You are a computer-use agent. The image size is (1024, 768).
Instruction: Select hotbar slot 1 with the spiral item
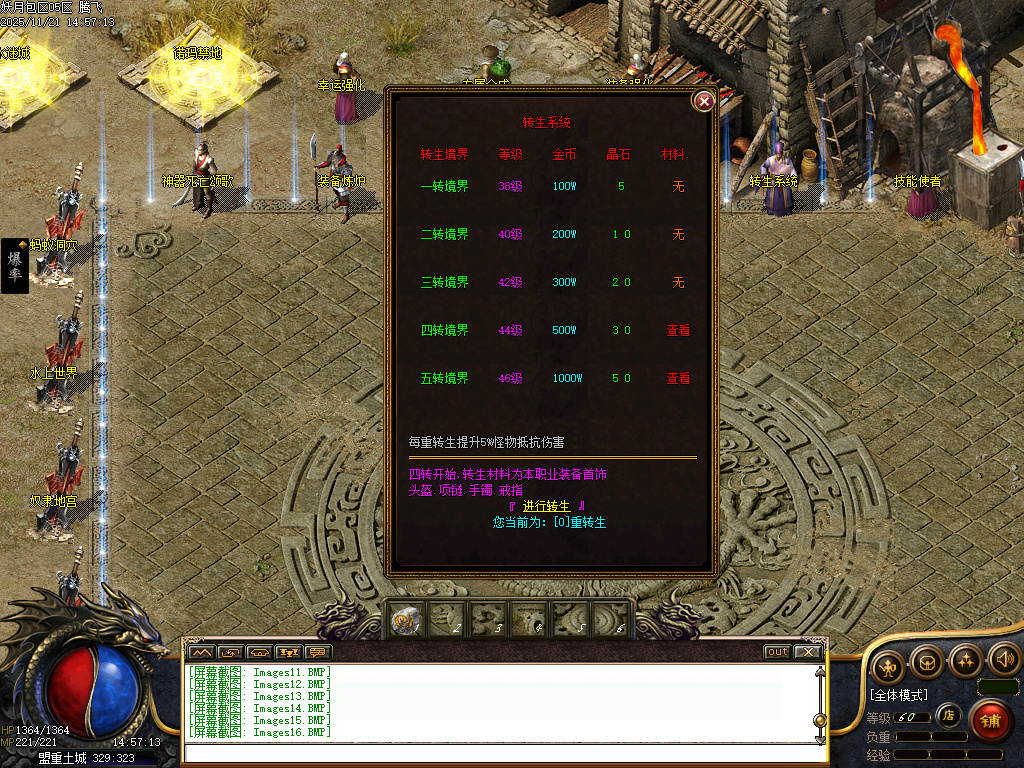pos(405,621)
